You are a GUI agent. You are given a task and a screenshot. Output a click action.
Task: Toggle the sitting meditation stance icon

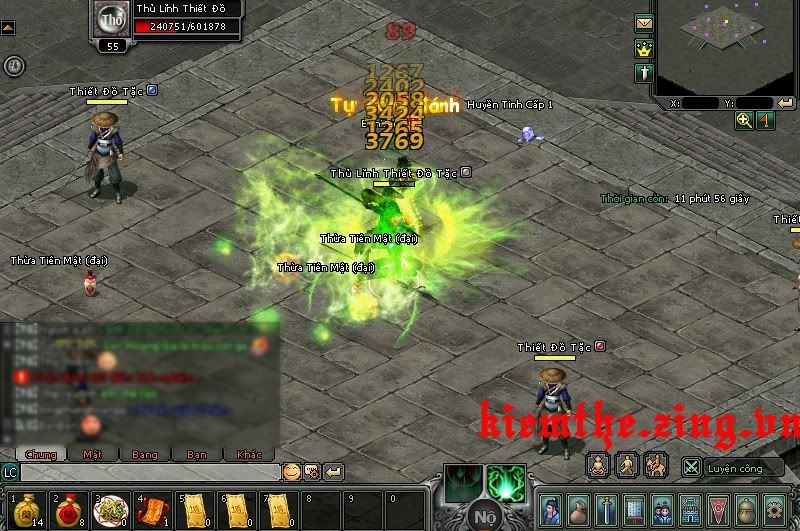tap(598, 464)
